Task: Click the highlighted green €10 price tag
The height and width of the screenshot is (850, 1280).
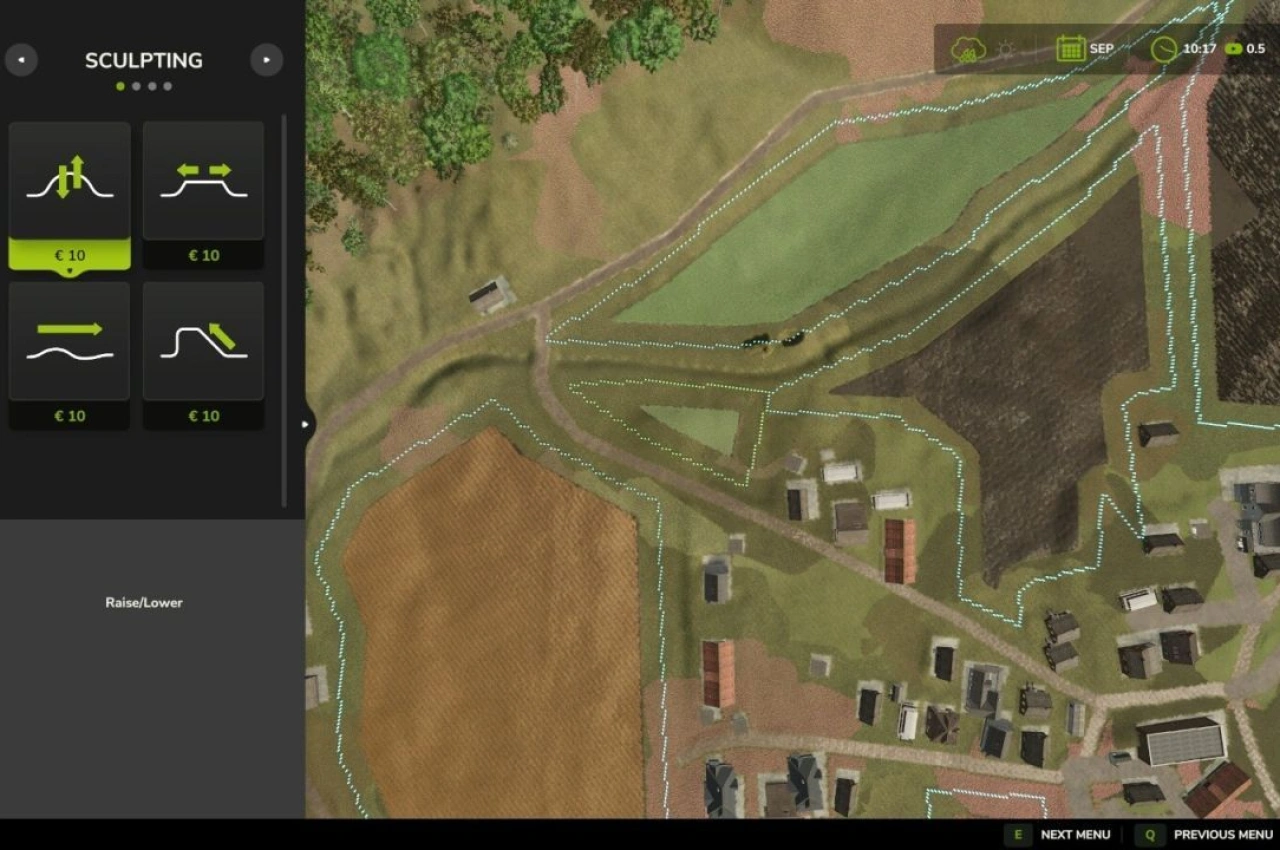Action: 68,255
